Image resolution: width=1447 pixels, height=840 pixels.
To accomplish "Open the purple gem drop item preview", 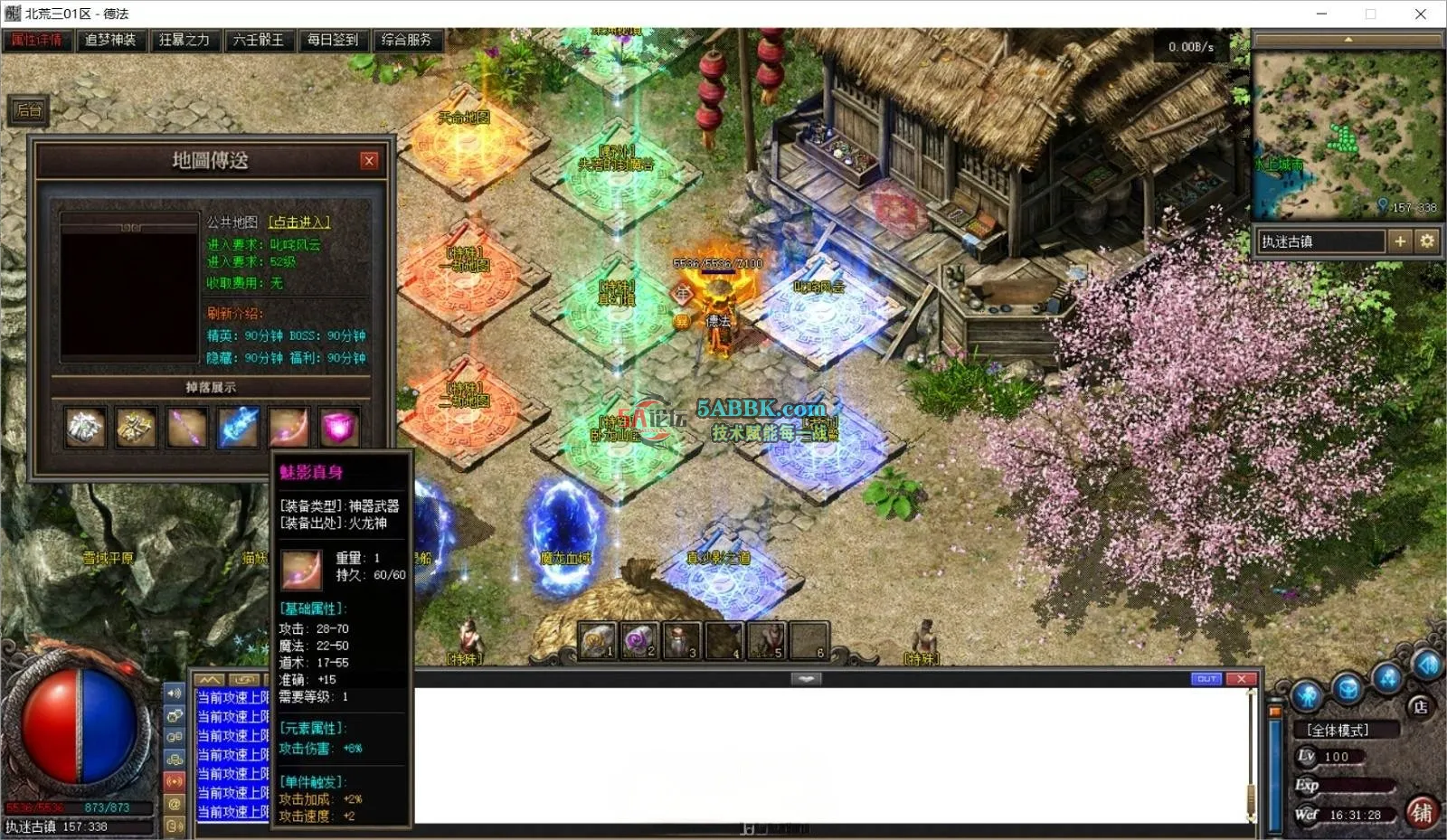I will point(337,427).
